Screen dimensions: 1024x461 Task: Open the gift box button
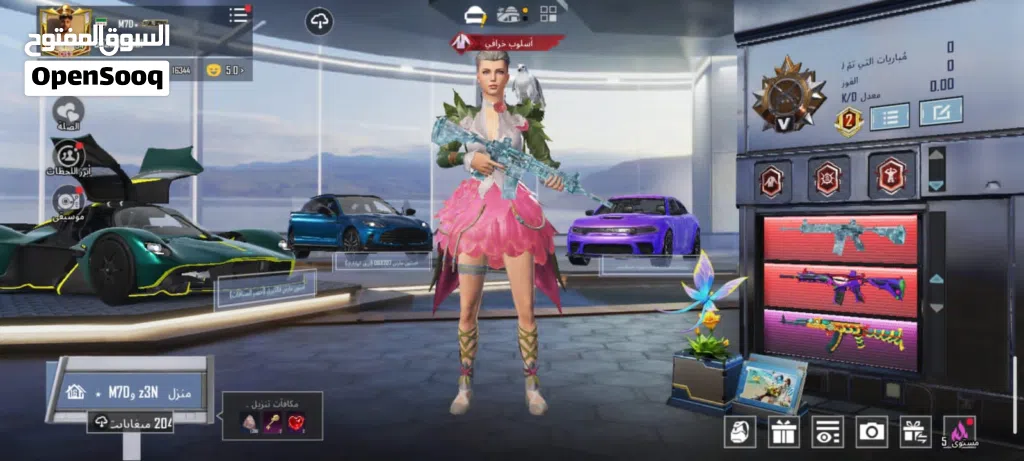(783, 431)
